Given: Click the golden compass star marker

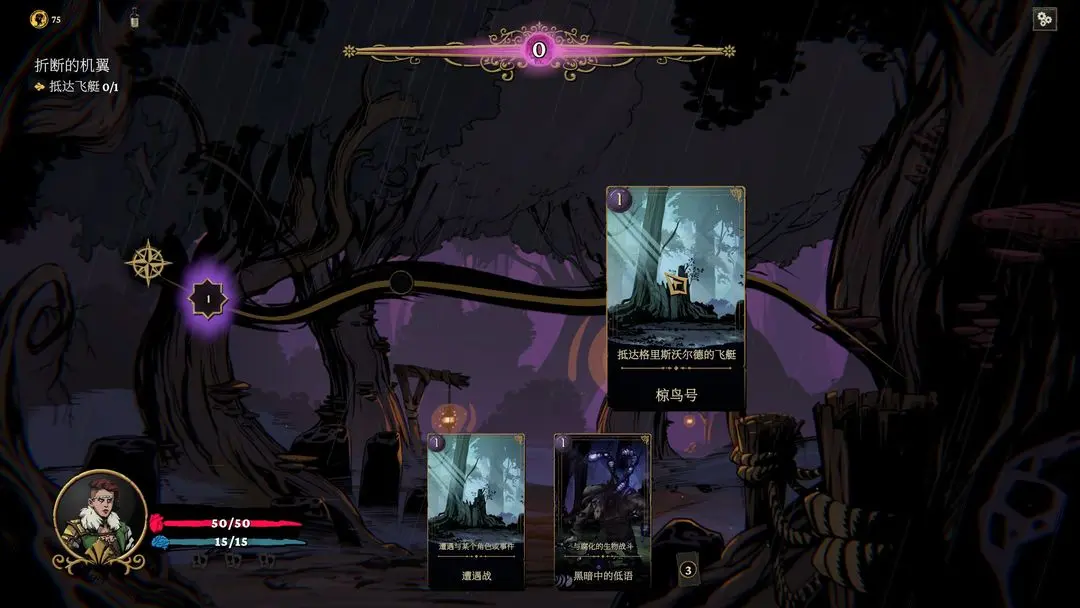Looking at the screenshot, I should click(x=148, y=262).
